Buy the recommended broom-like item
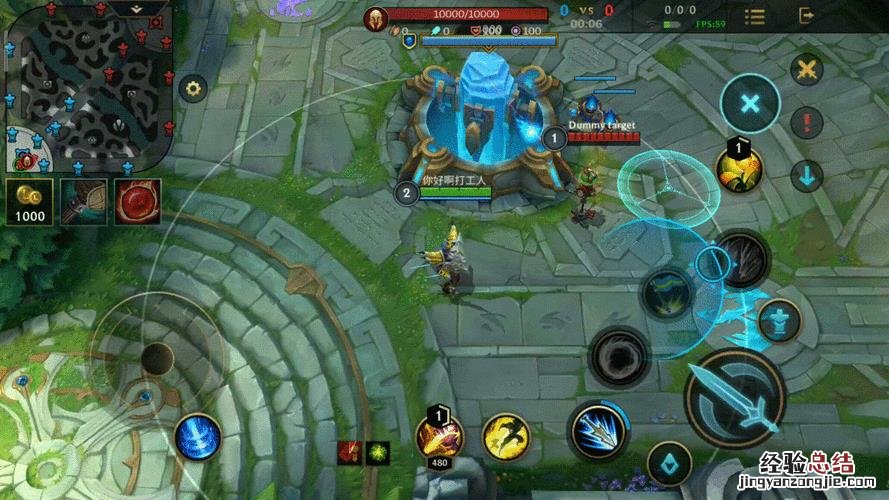This screenshot has height=500, width=889. [83, 202]
